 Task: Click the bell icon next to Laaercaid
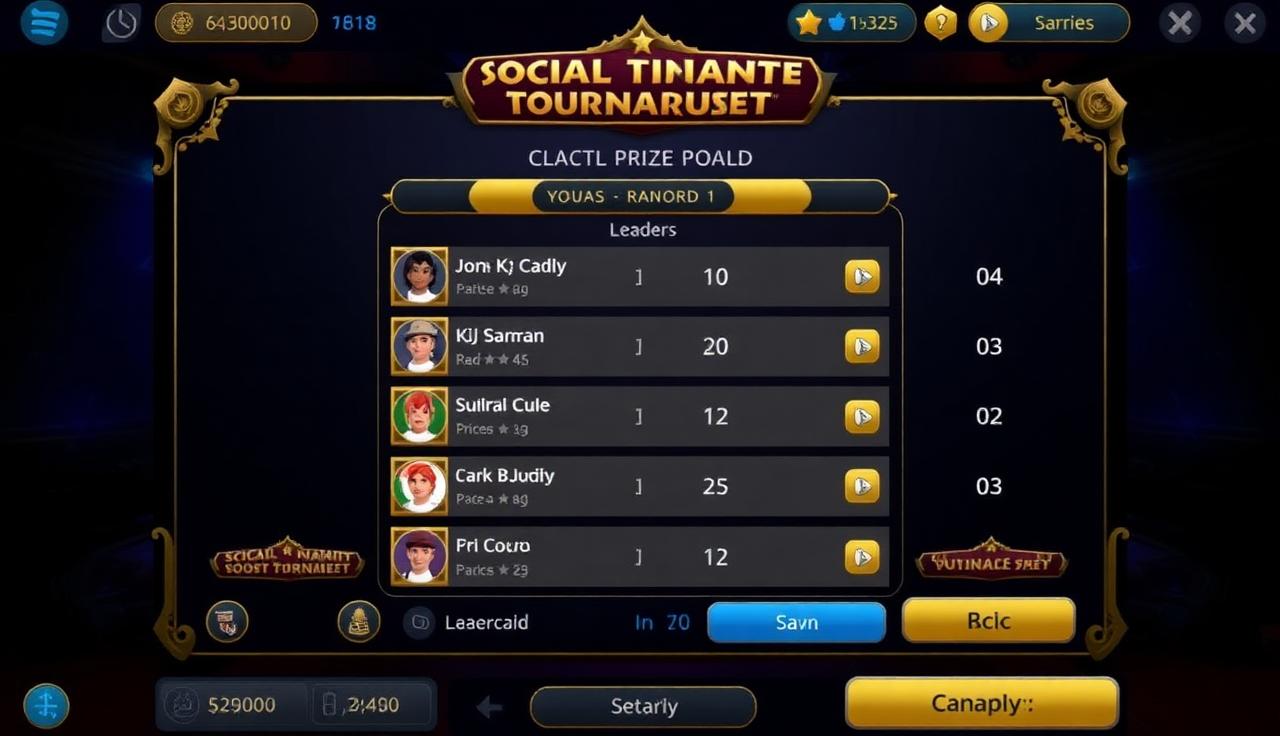(x=357, y=621)
